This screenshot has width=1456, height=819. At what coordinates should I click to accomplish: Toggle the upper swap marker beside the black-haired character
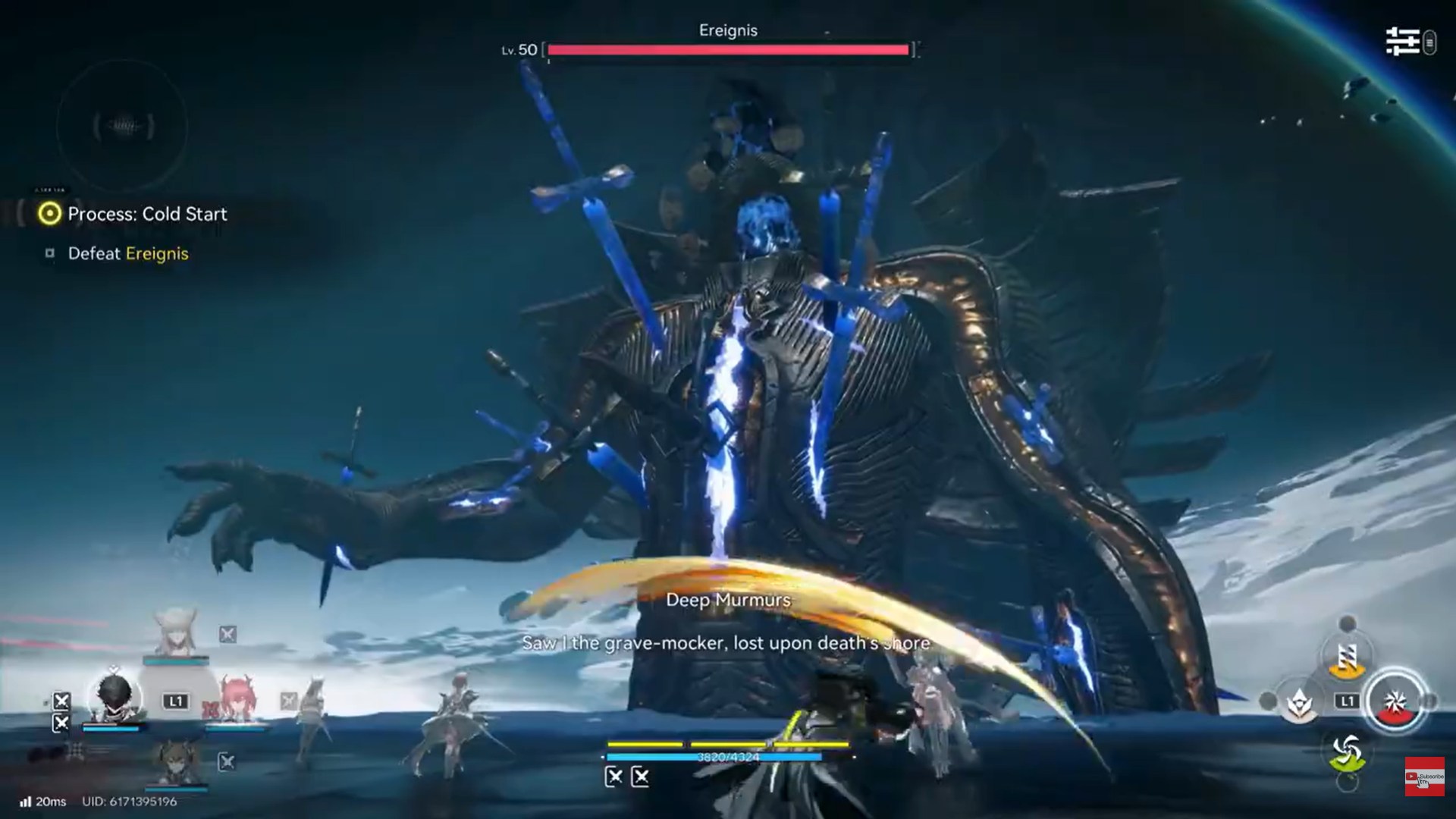(61, 701)
